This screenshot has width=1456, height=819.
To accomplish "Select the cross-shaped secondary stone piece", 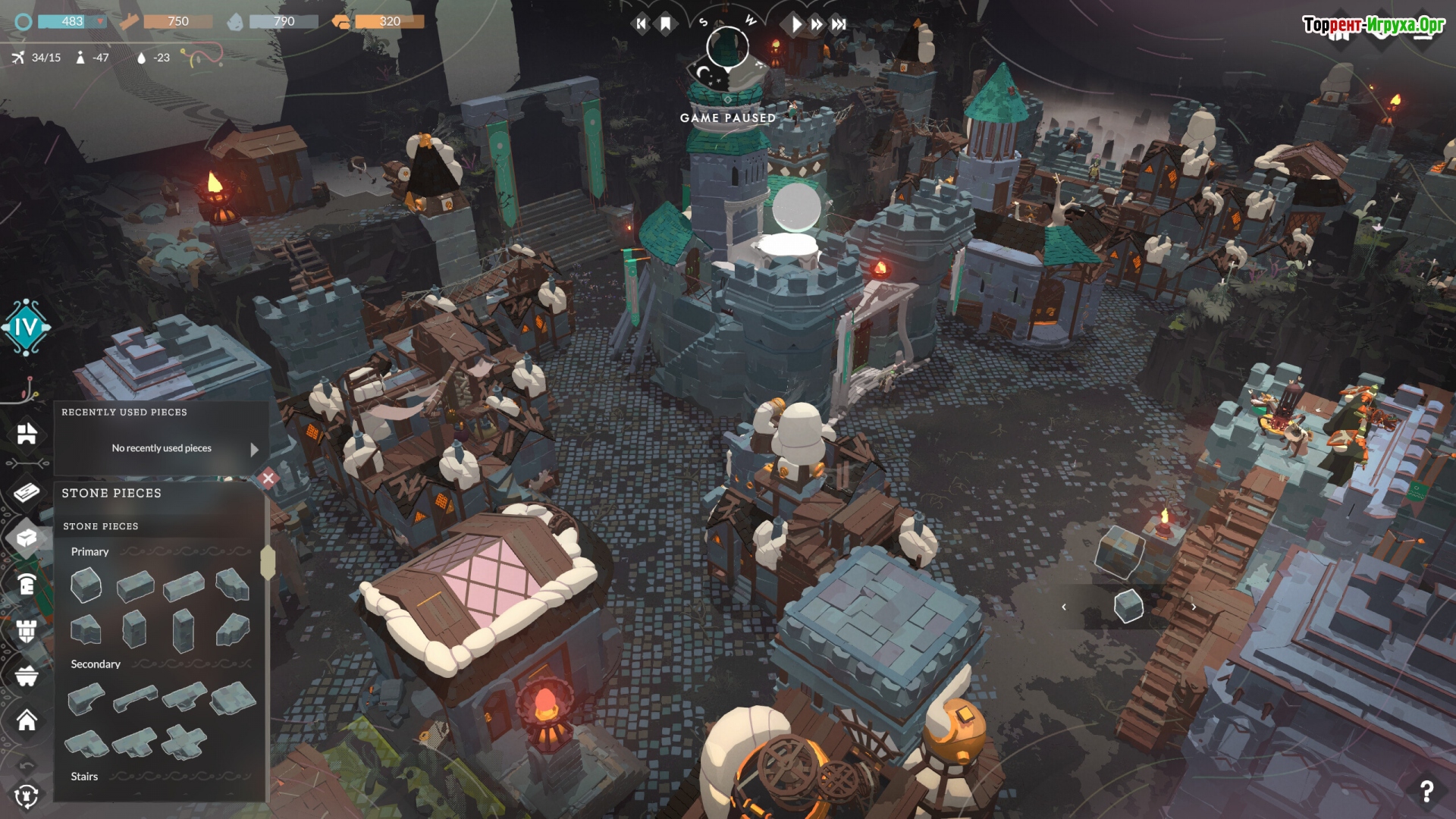I will coord(184,741).
